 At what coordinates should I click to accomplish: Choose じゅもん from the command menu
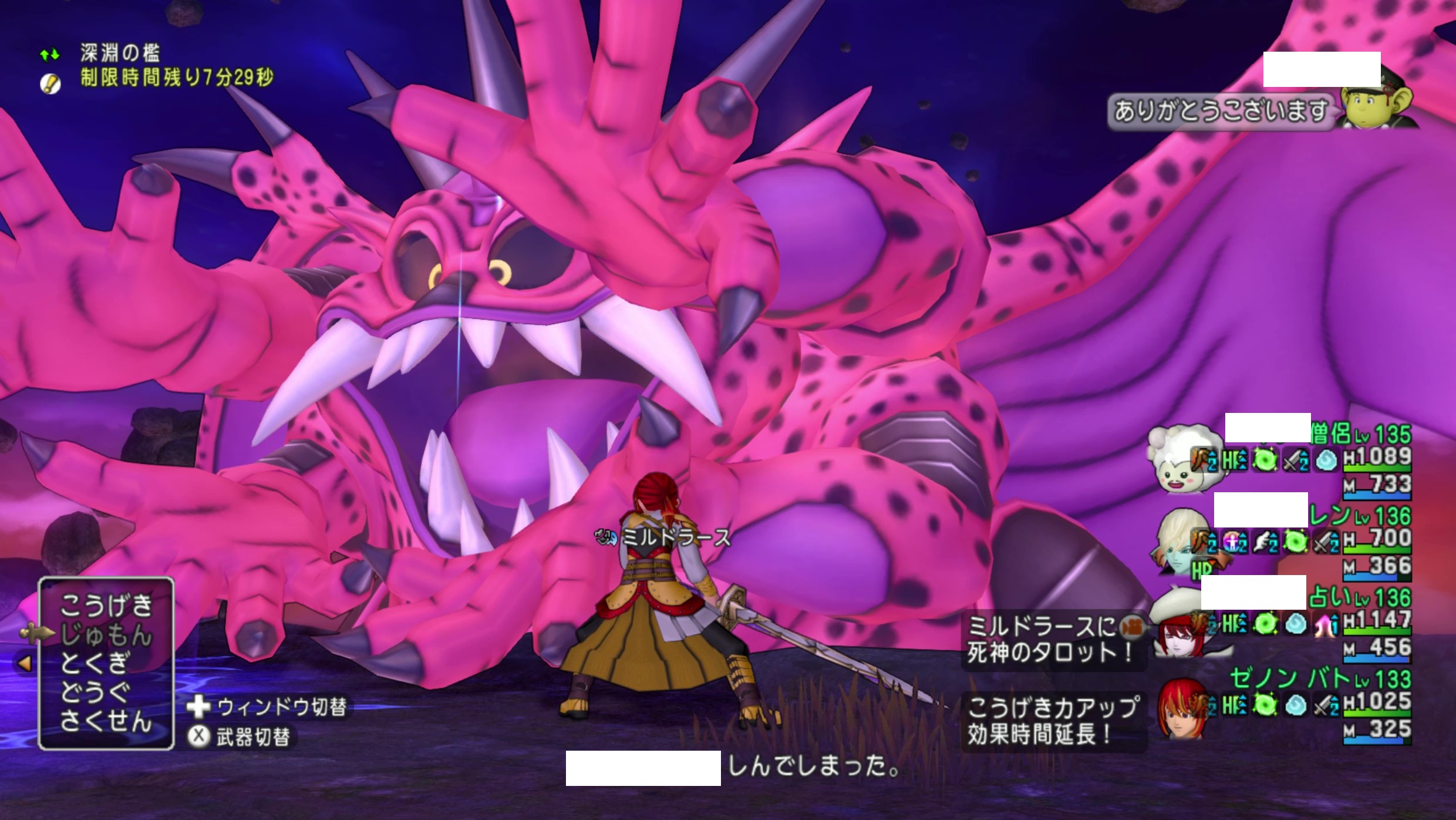106,635
